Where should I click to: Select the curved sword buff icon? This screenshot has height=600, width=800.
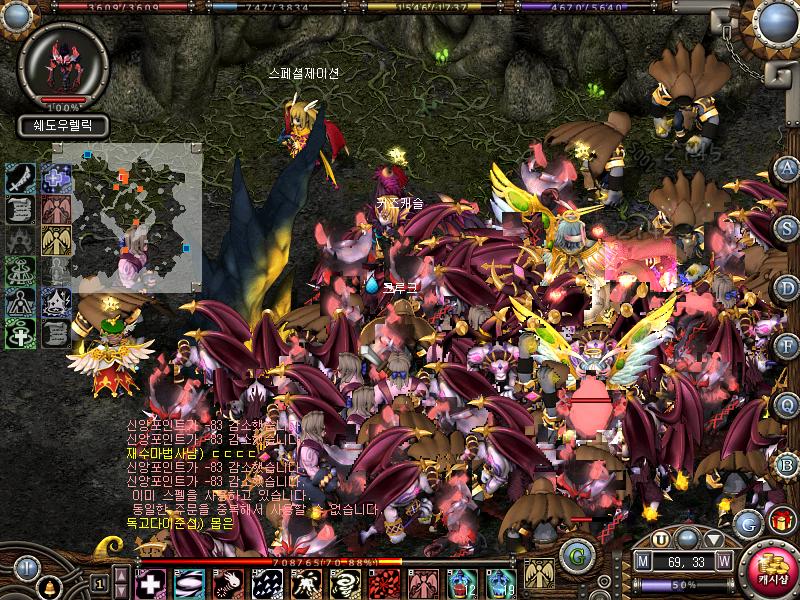pyautogui.click(x=21, y=179)
